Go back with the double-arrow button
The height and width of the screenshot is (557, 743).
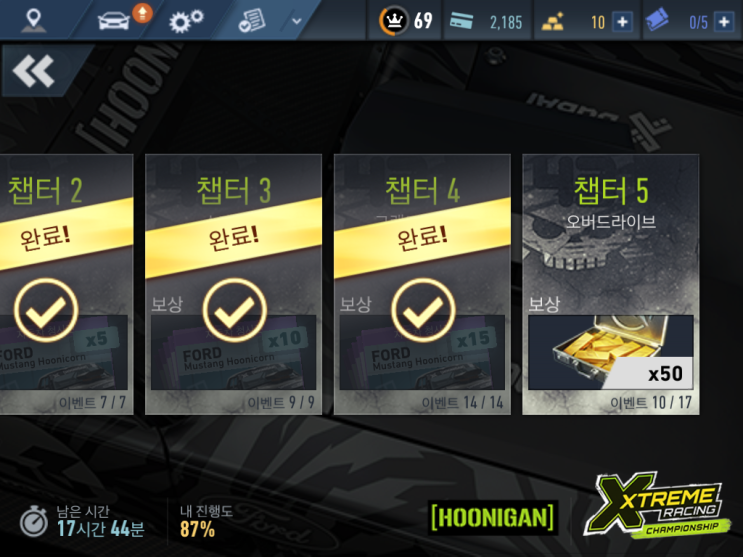(34, 72)
